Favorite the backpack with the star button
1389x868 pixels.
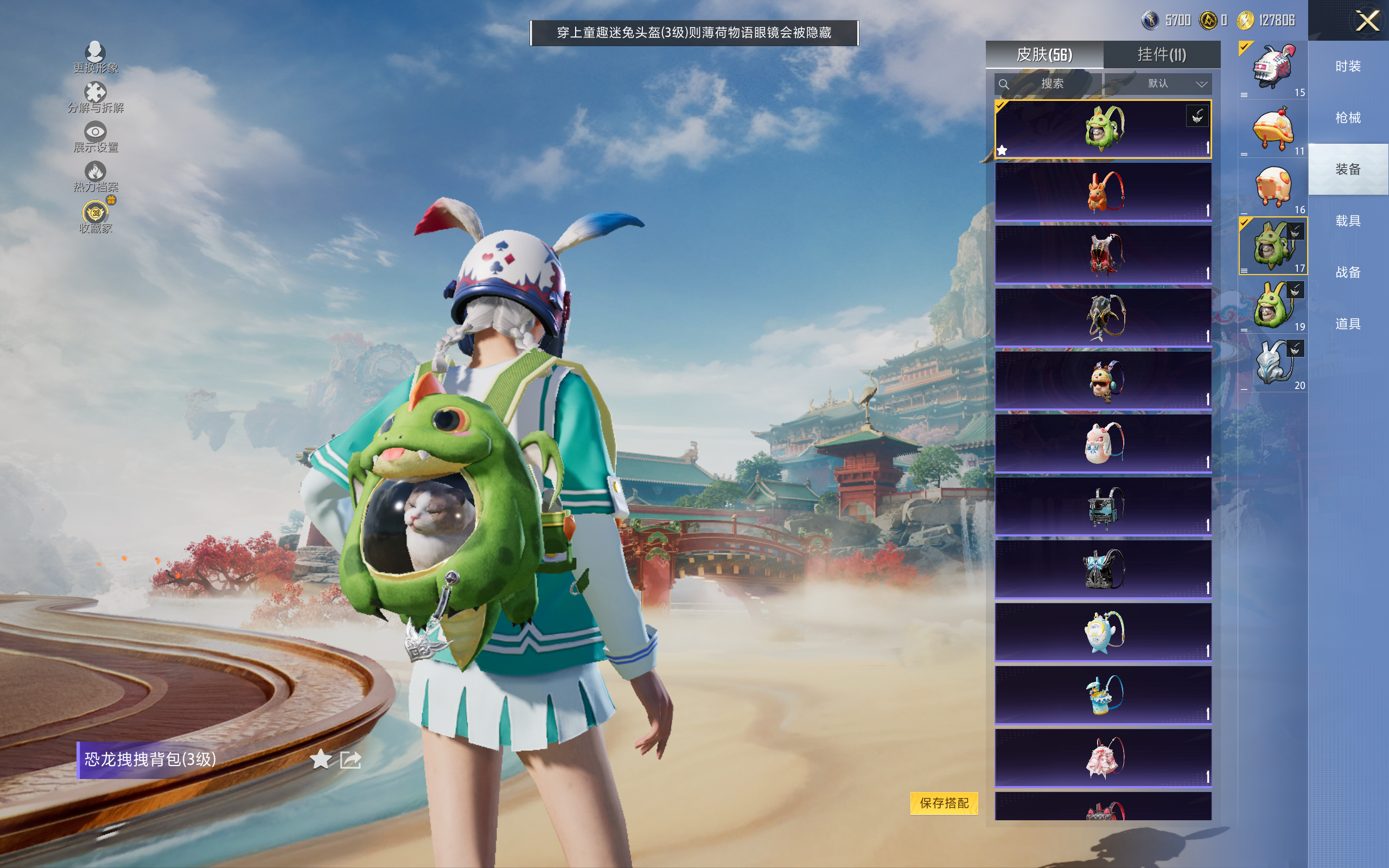click(320, 759)
